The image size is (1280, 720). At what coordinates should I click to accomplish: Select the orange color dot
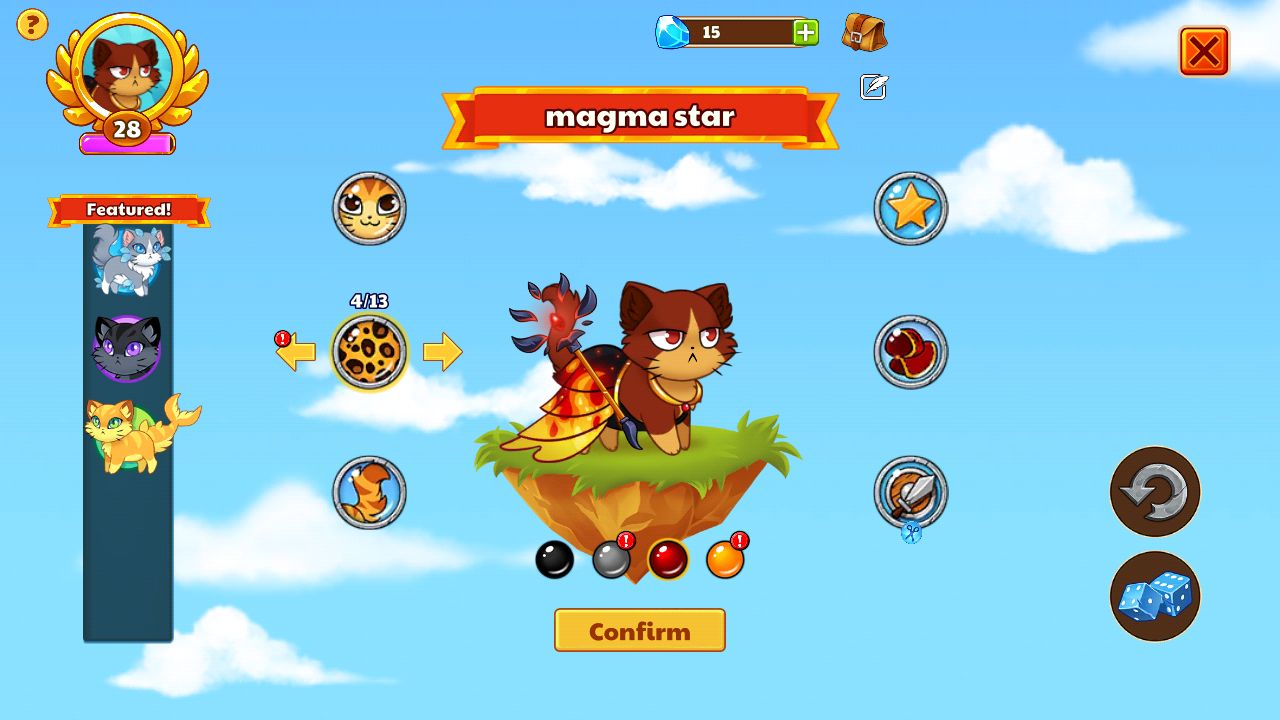point(724,559)
